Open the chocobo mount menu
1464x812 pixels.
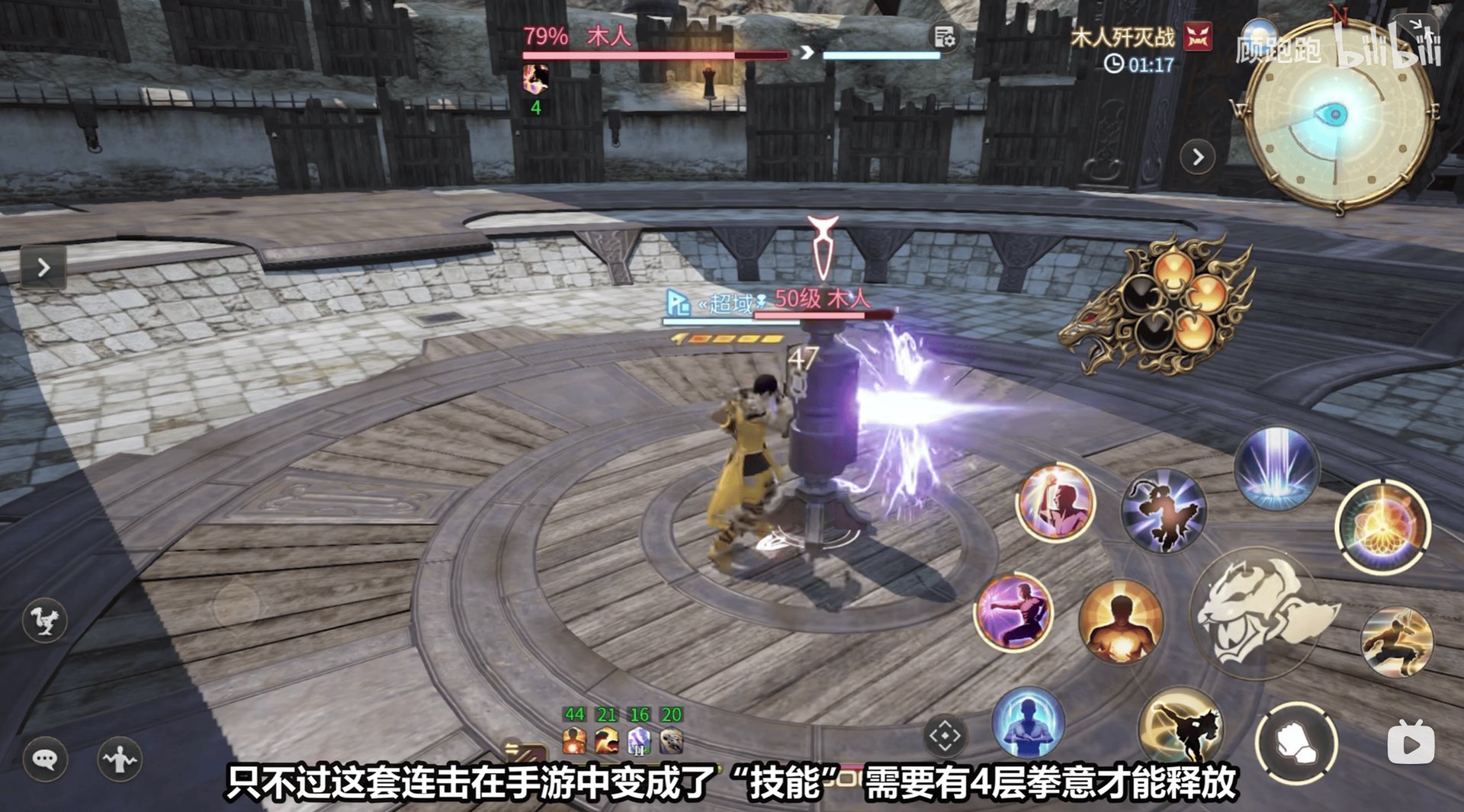(x=46, y=621)
